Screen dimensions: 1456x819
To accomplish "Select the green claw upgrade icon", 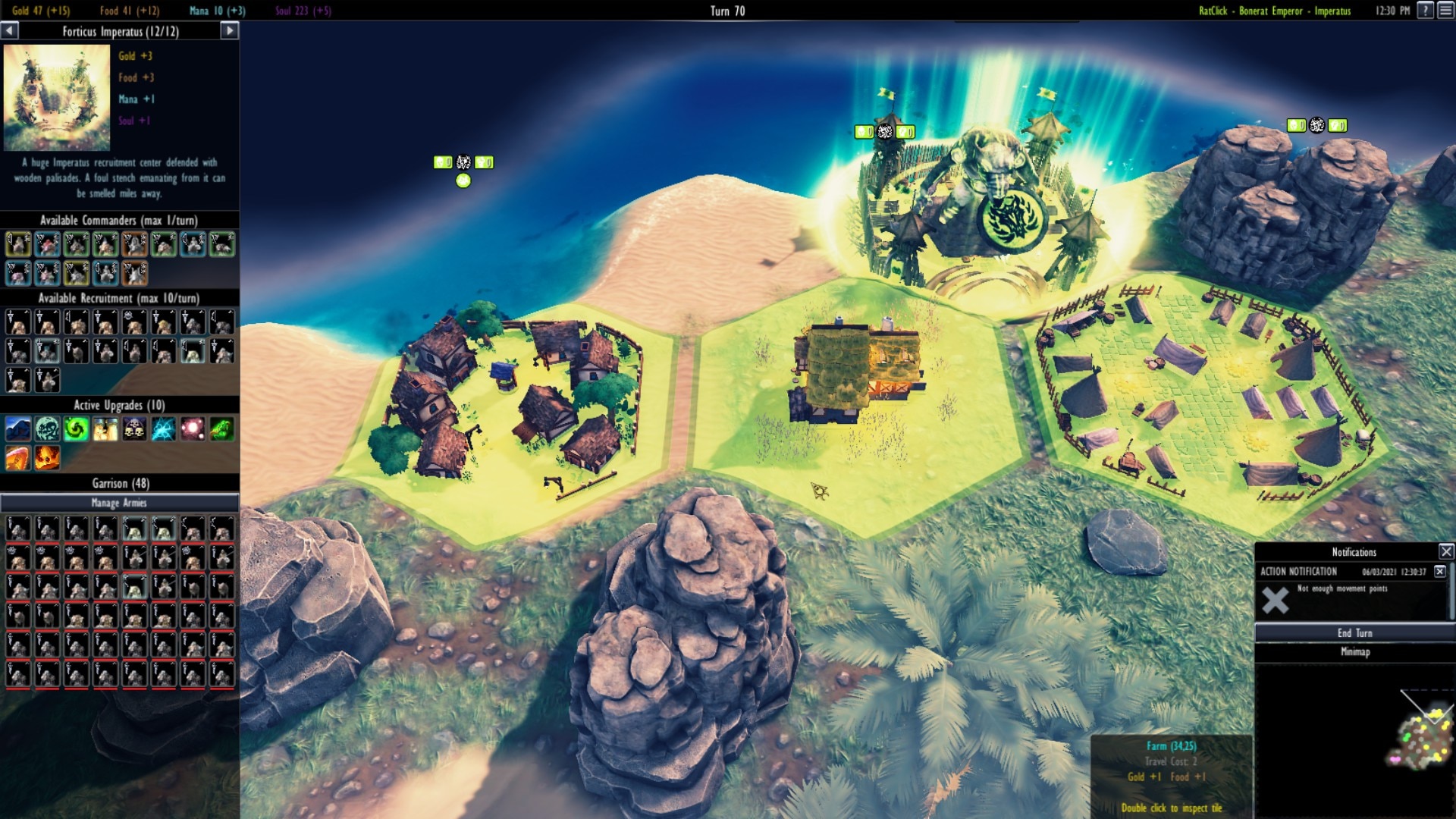I will [x=221, y=429].
